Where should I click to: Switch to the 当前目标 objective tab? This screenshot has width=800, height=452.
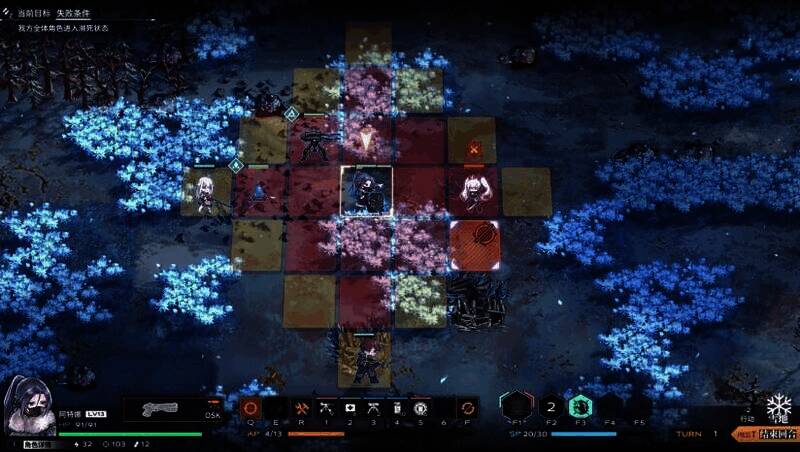tap(33, 14)
